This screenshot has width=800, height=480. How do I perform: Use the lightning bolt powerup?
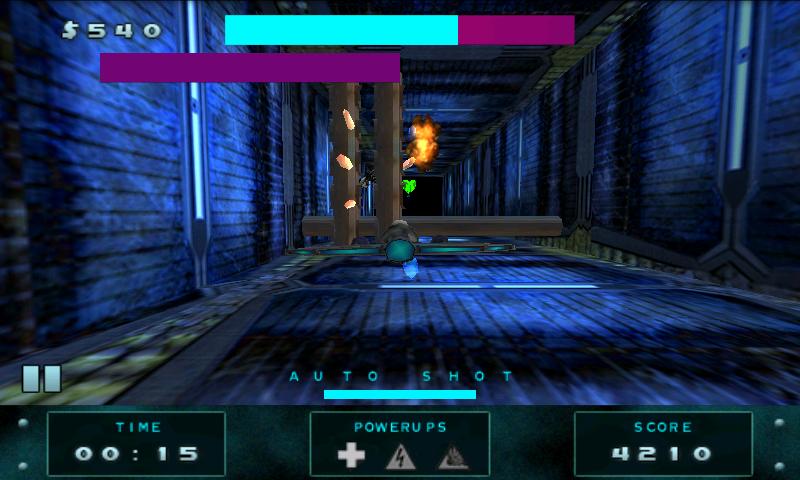pos(400,456)
